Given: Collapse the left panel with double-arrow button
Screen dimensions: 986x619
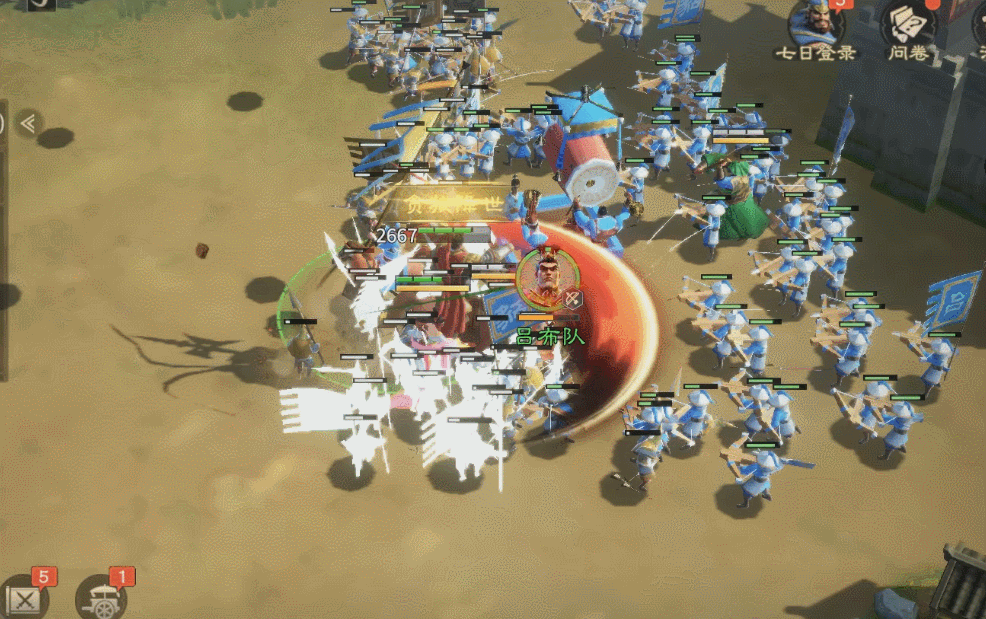Looking at the screenshot, I should [28, 123].
